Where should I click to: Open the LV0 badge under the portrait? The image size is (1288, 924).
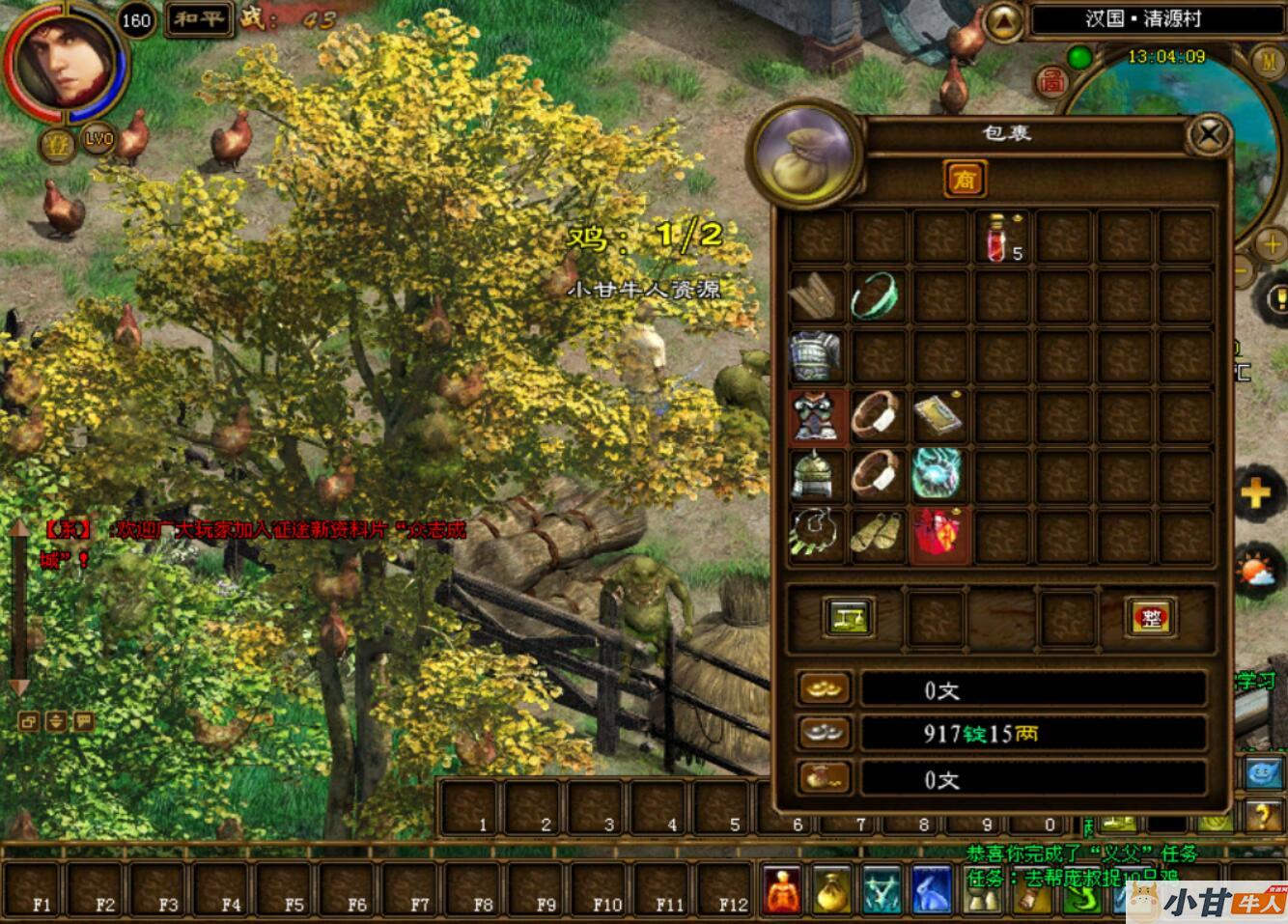pyautogui.click(x=98, y=139)
